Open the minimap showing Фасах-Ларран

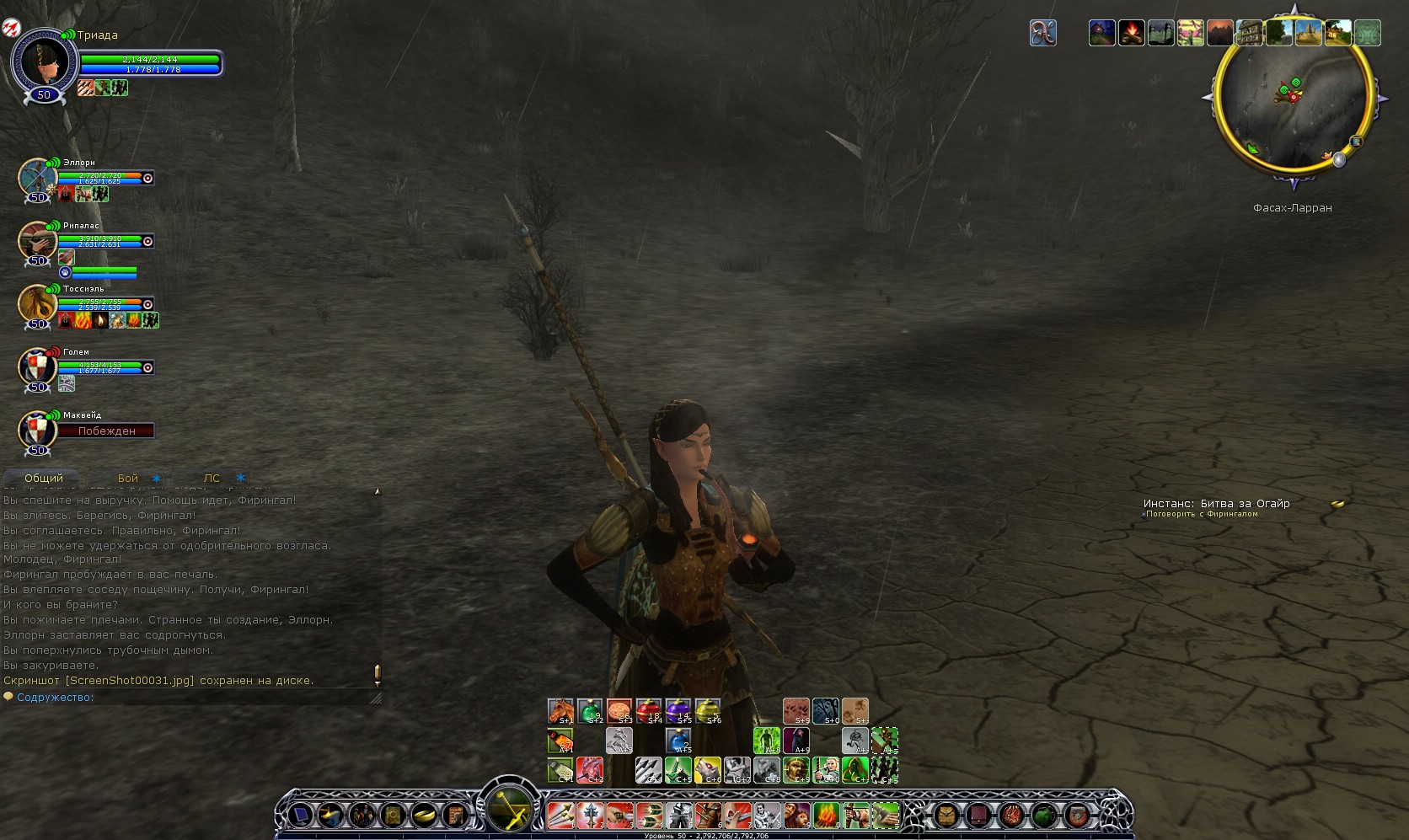1293,99
